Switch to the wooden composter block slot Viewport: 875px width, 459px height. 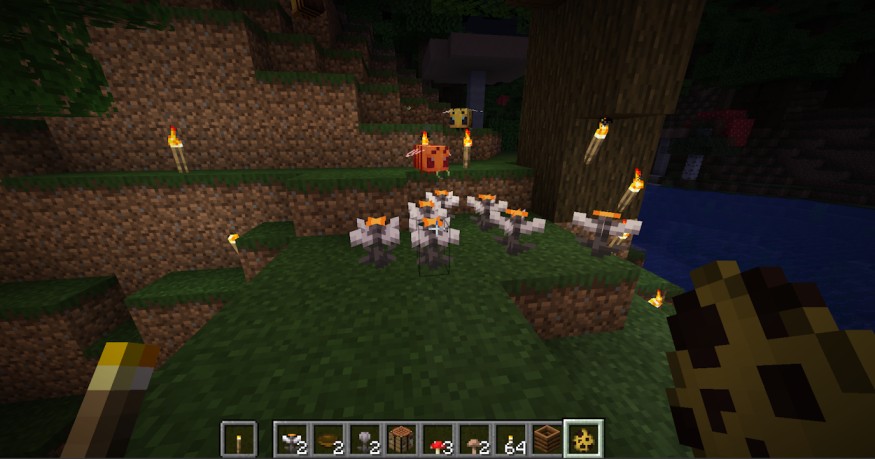546,439
